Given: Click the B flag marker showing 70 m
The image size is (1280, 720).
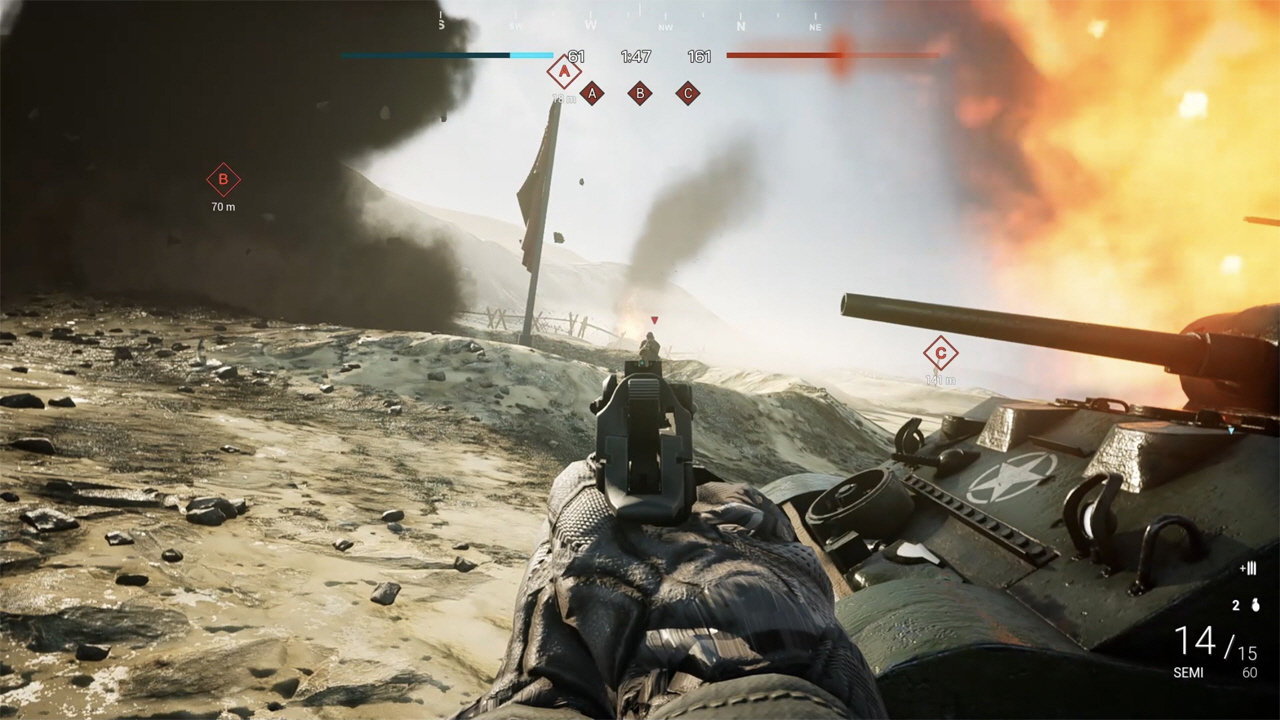Looking at the screenshot, I should 222,180.
